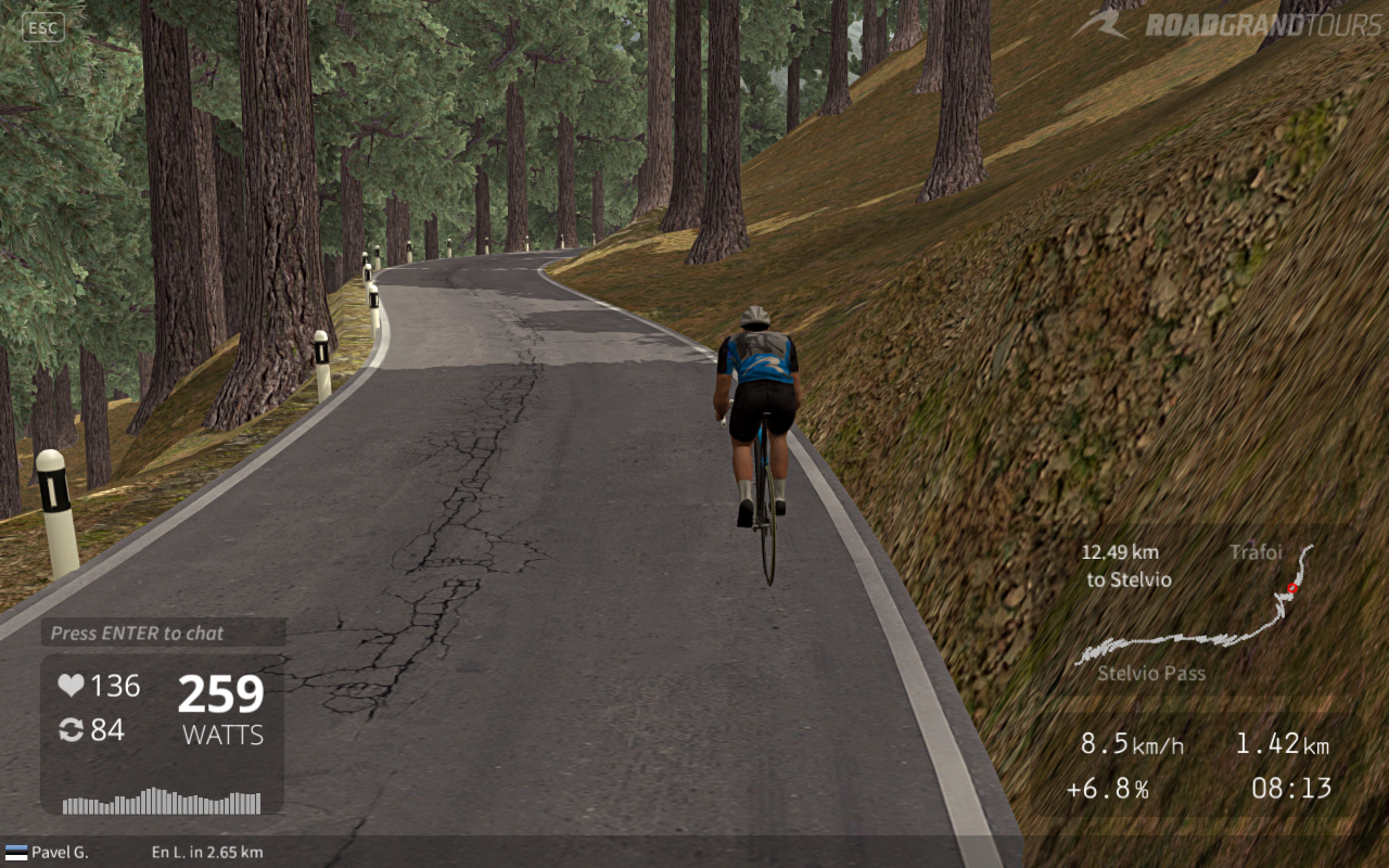Open the chat input box
Image resolution: width=1389 pixels, height=868 pixels.
[163, 633]
